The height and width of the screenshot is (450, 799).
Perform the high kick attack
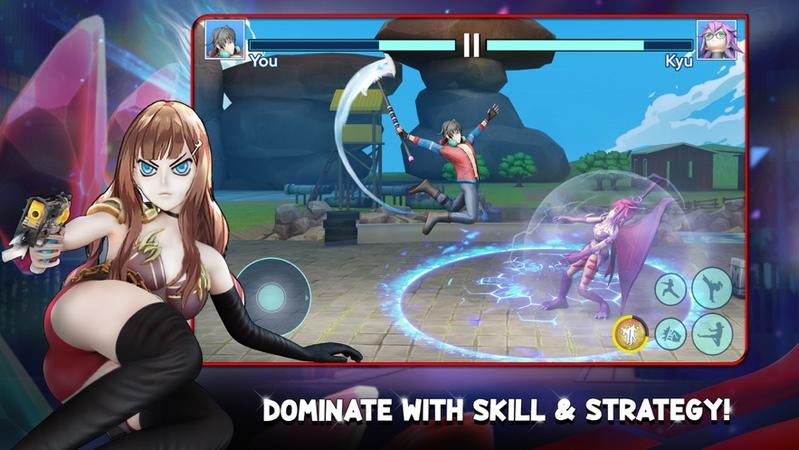point(712,287)
